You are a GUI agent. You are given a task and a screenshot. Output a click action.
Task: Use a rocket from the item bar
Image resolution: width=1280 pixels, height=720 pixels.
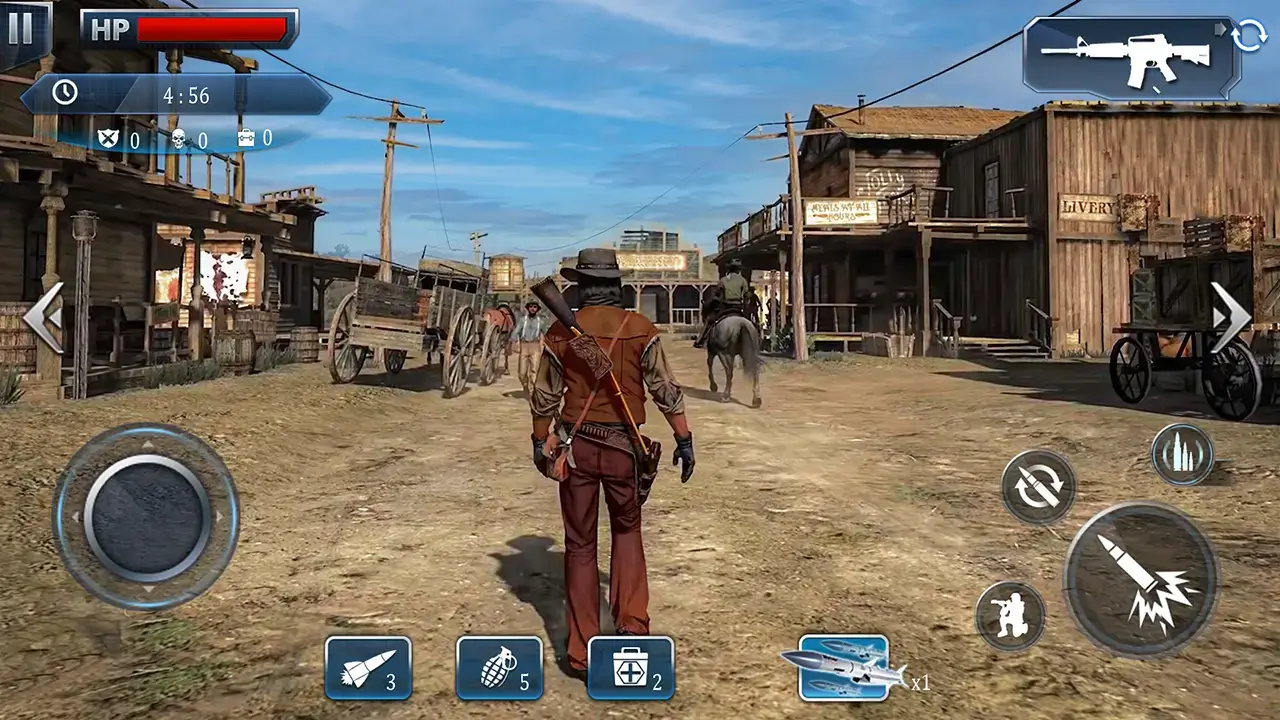point(370,667)
